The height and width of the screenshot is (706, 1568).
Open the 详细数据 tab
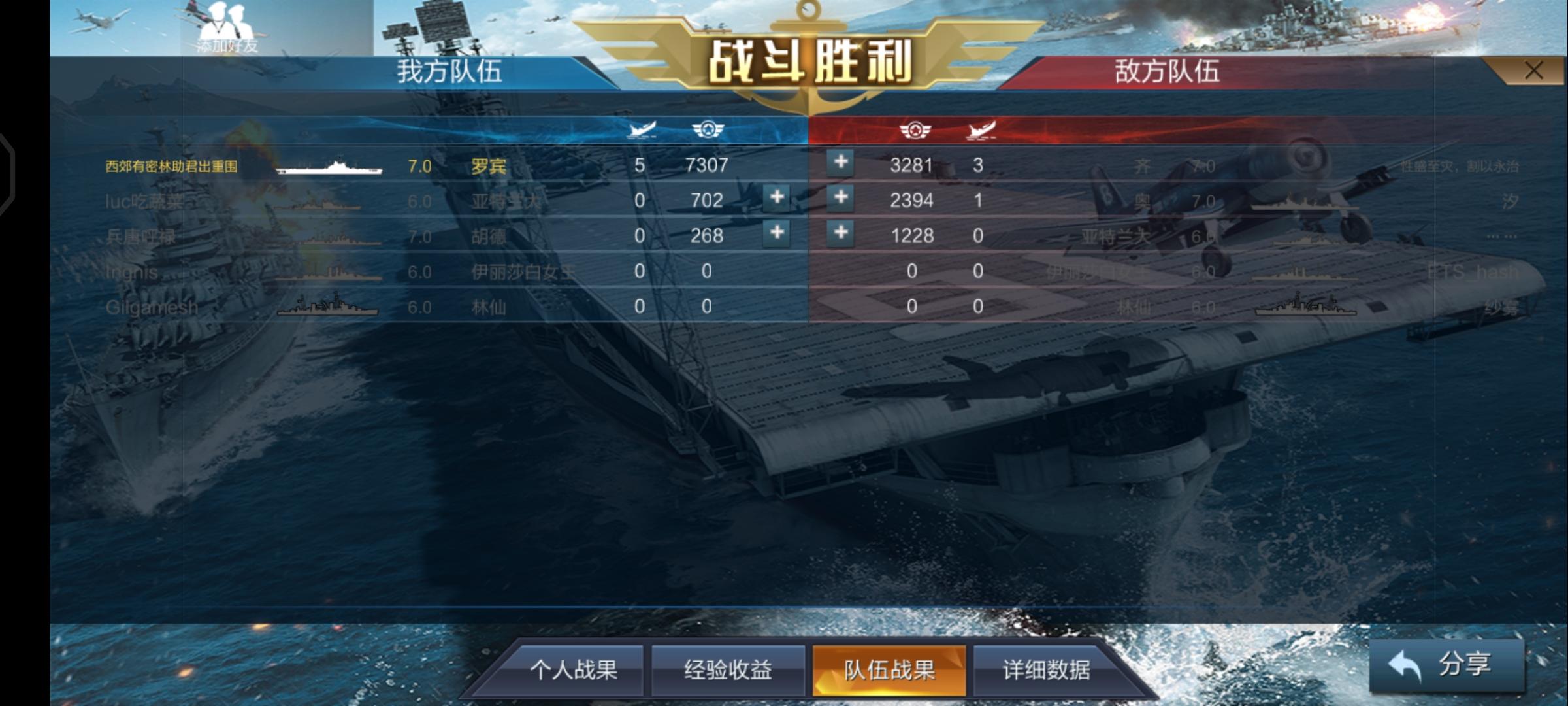point(1043,669)
